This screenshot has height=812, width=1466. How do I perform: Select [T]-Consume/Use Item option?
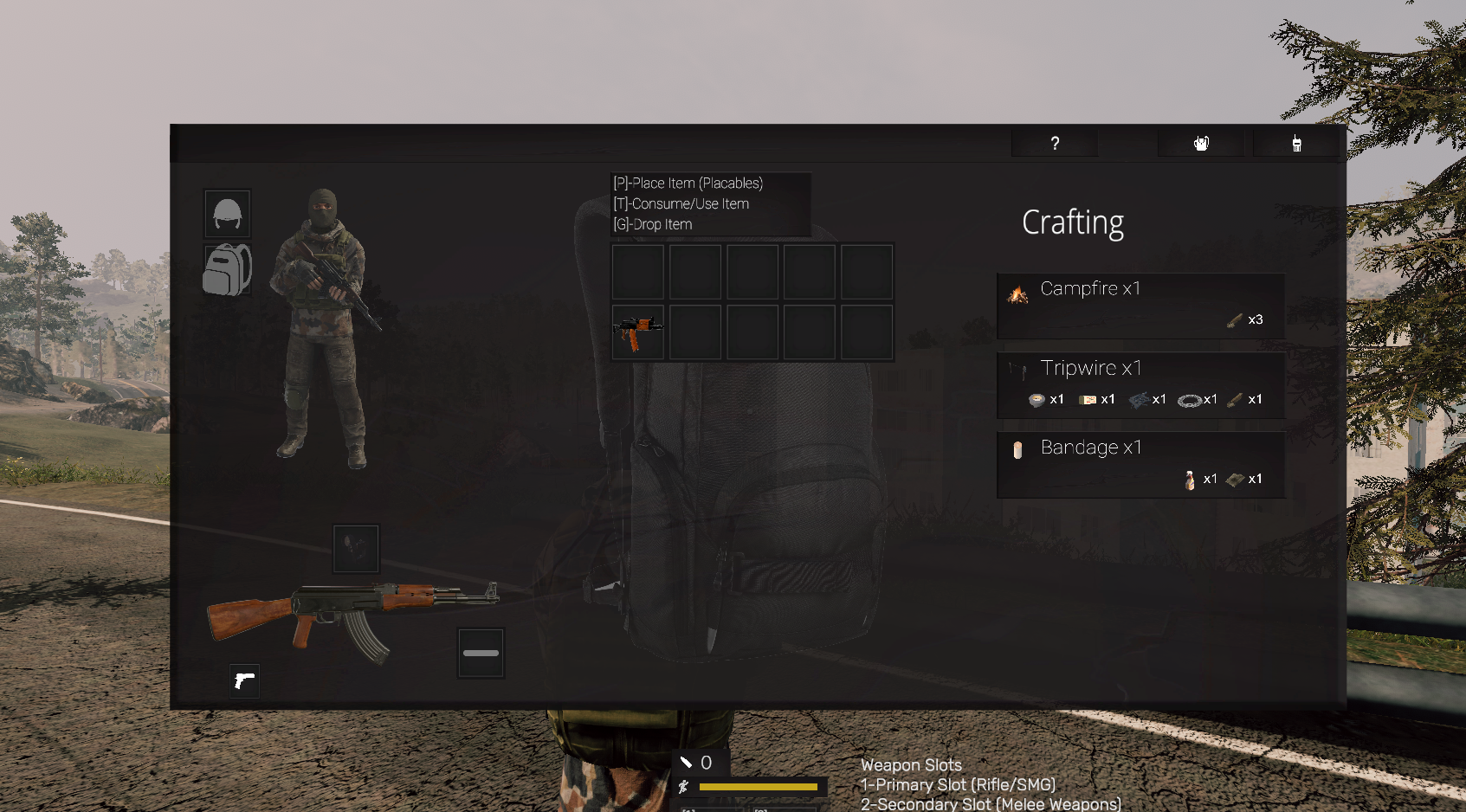click(681, 203)
